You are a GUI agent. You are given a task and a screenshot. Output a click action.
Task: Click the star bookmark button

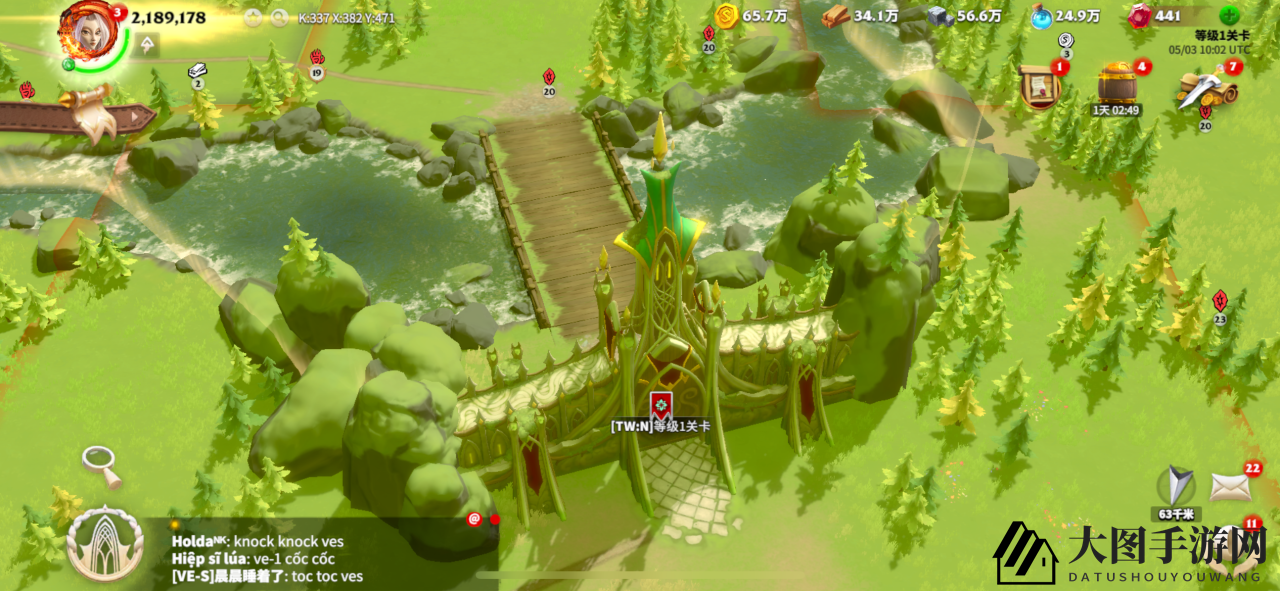(x=253, y=17)
